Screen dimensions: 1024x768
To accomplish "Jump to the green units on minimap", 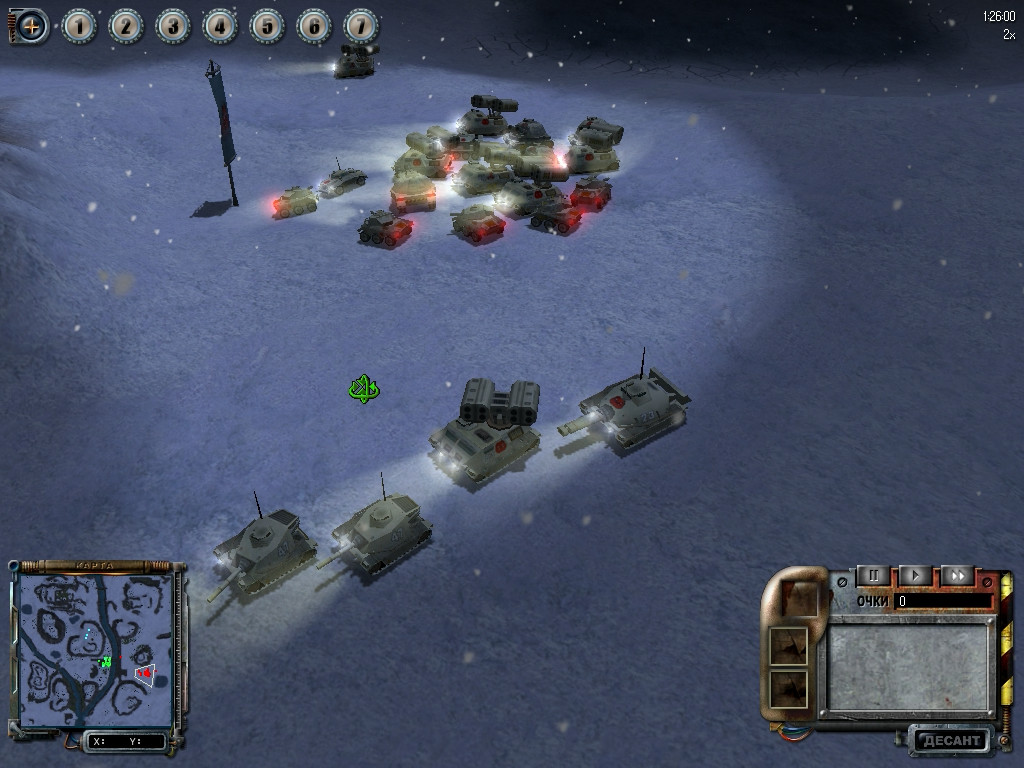I will click(x=105, y=661).
